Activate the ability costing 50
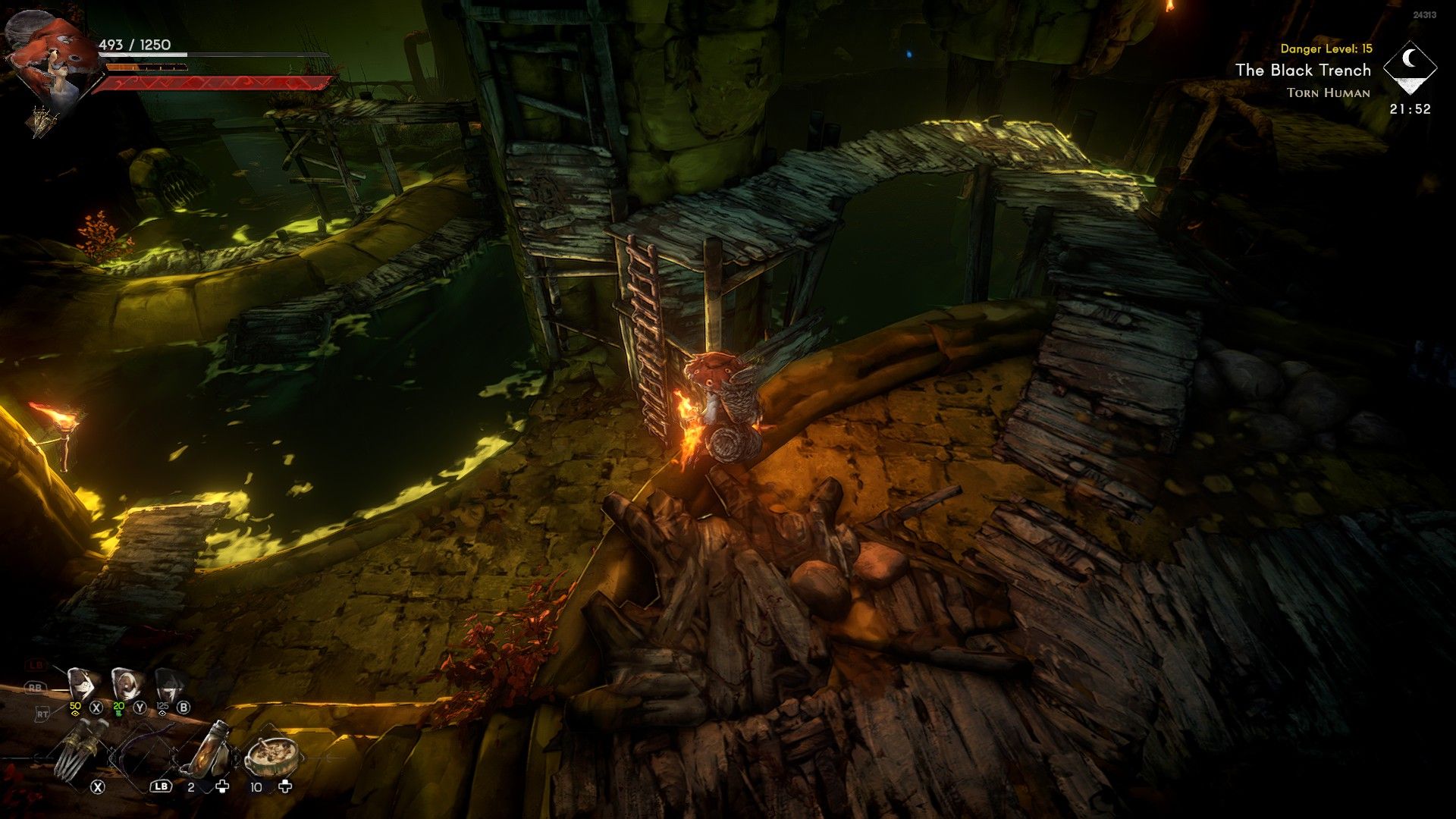 tap(80, 686)
